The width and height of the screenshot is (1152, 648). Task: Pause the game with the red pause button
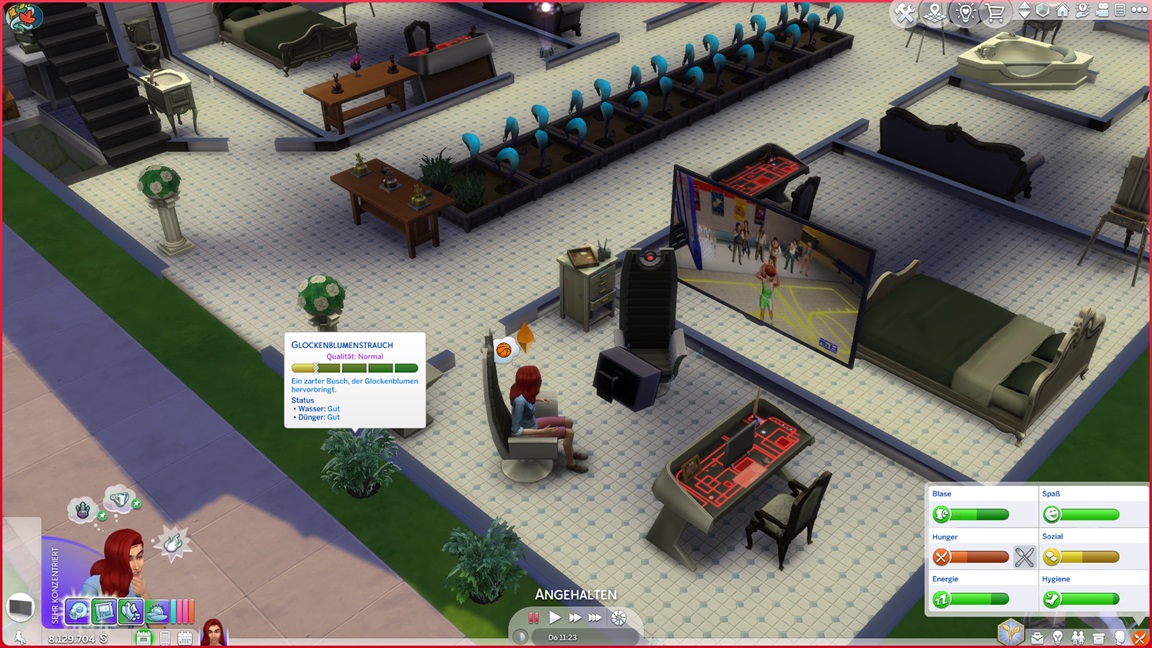(534, 618)
